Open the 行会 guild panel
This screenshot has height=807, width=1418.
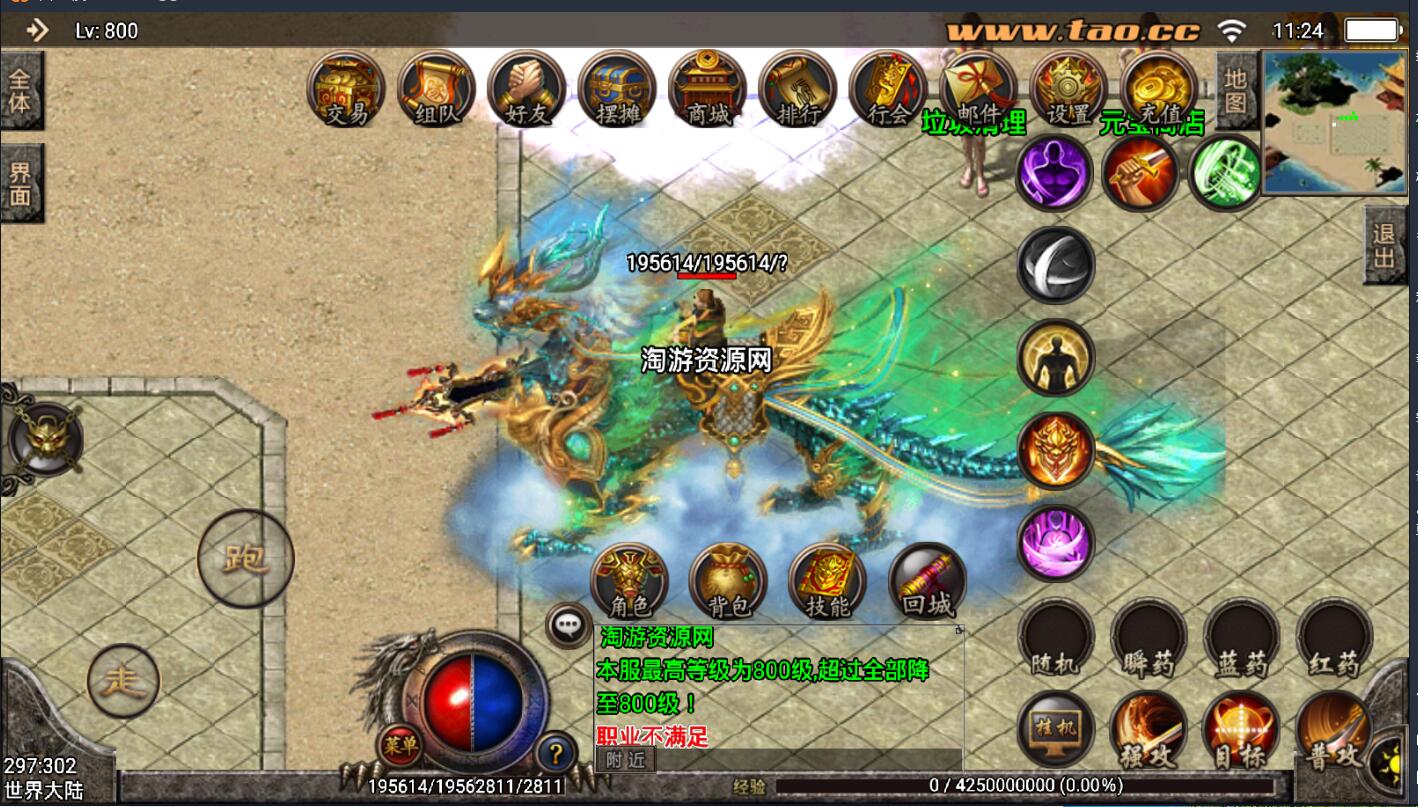887,88
